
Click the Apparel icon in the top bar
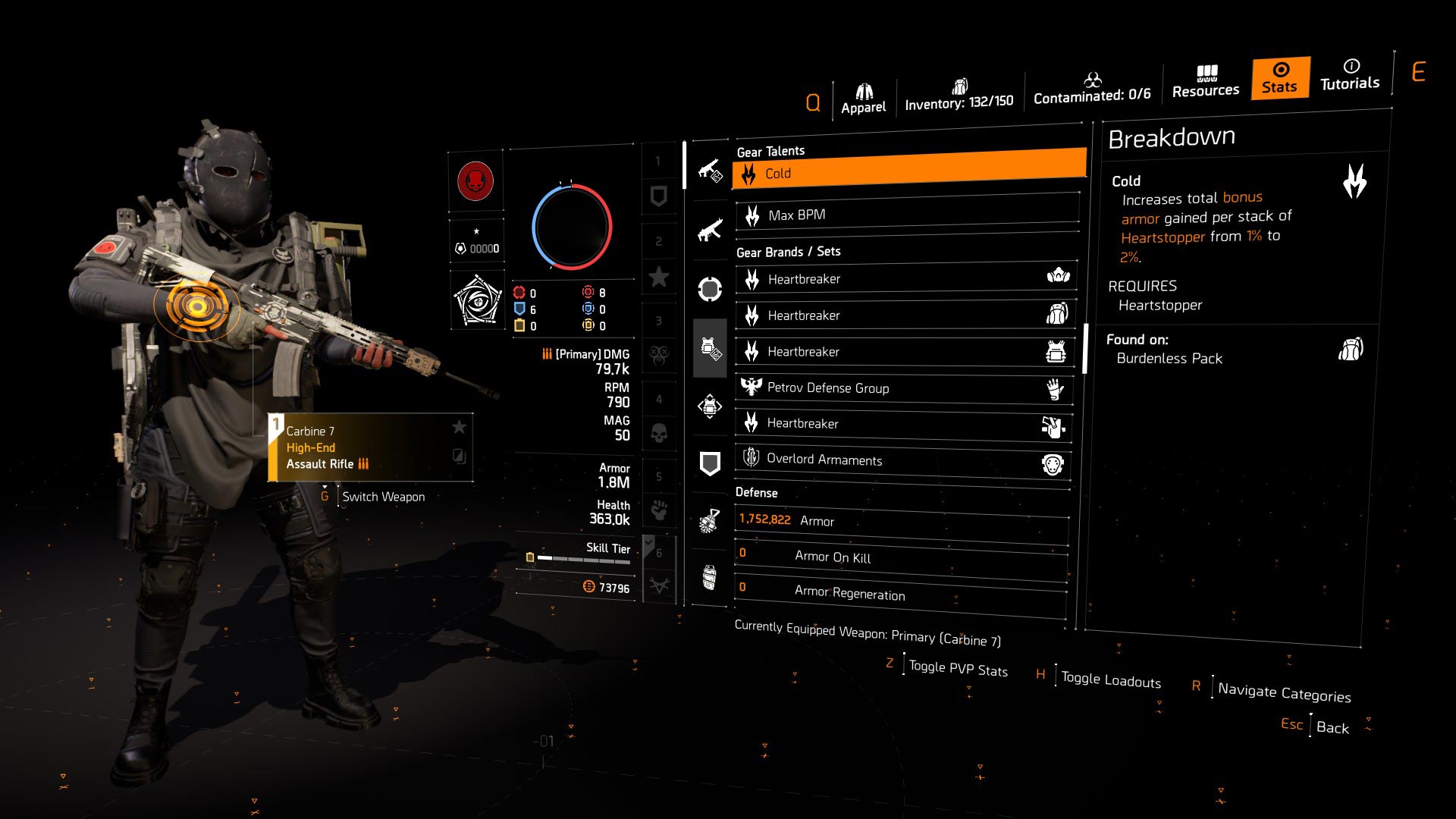coord(864,89)
